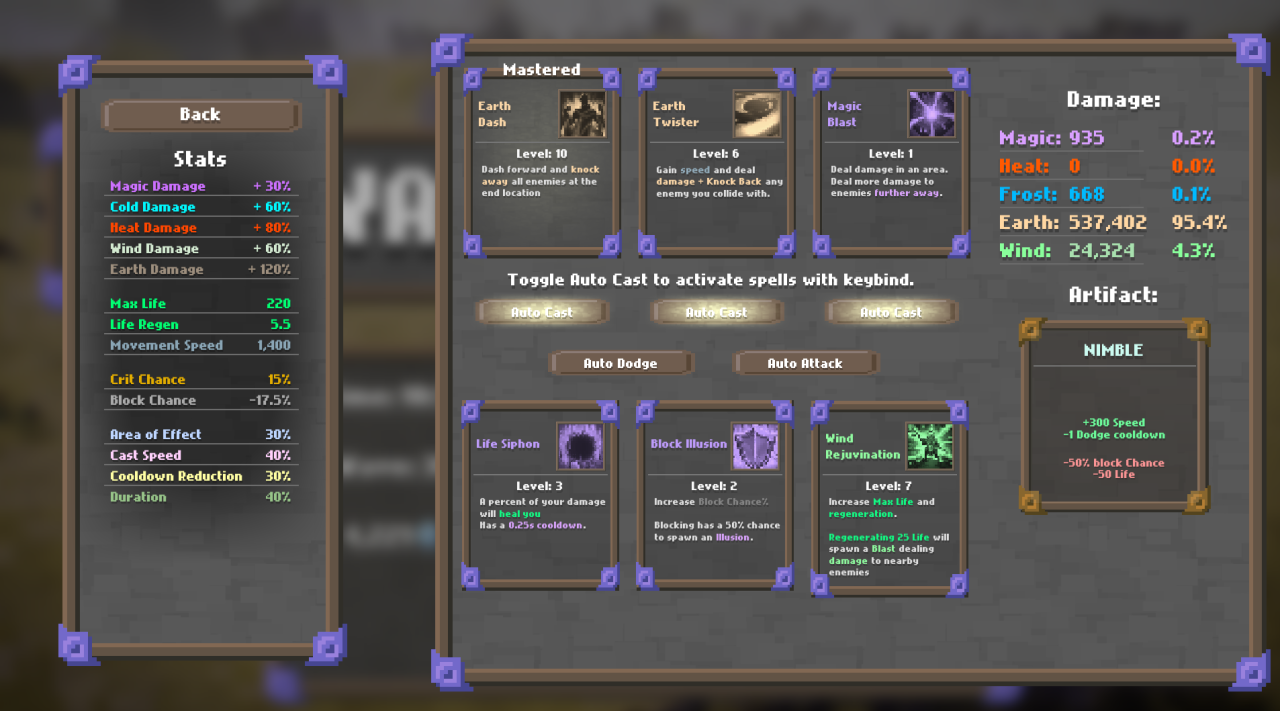This screenshot has width=1280, height=711.
Task: Click the Wind Rejuvenation spell icon
Action: (930, 446)
